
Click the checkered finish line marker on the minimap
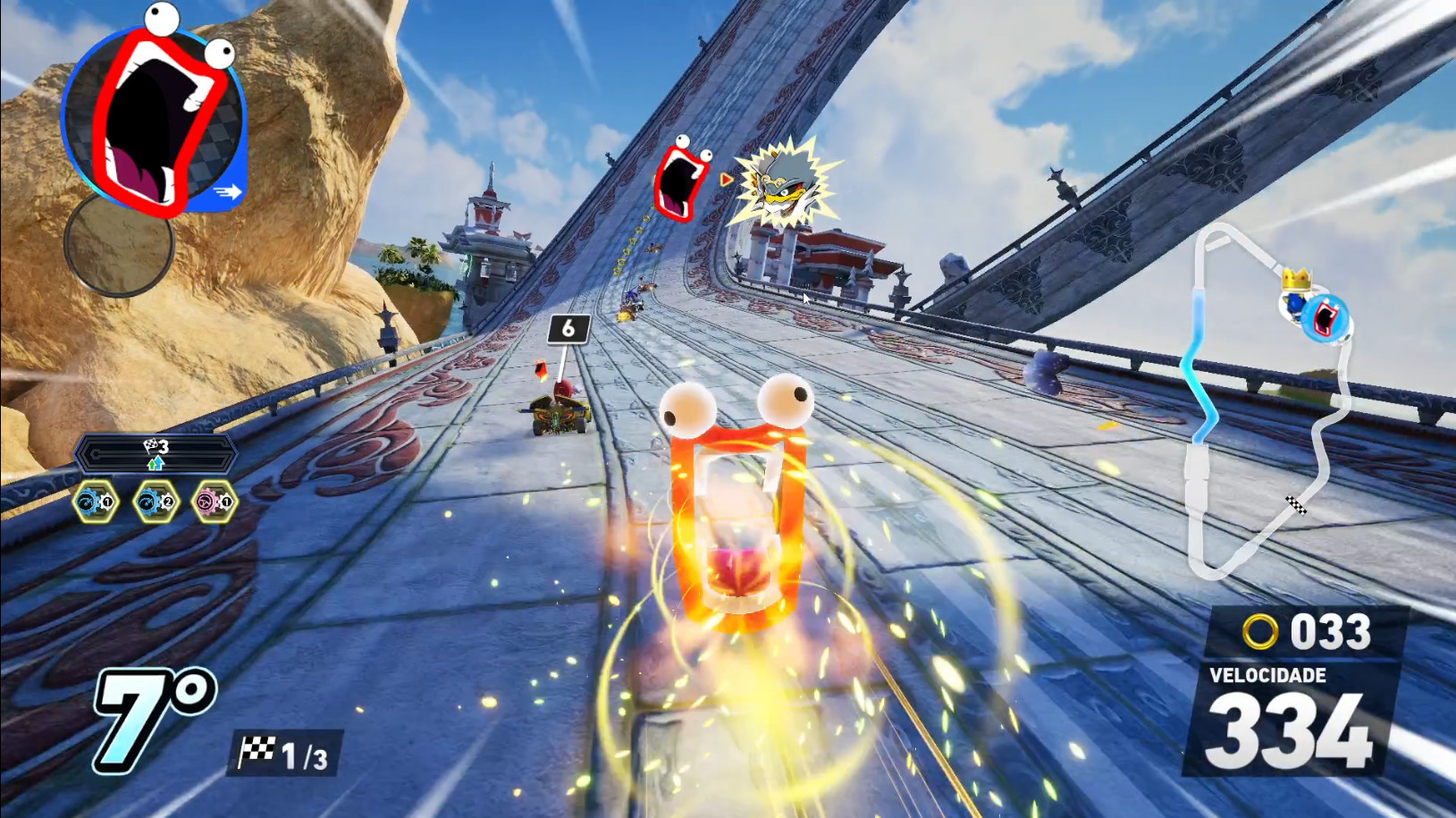[x=1295, y=506]
